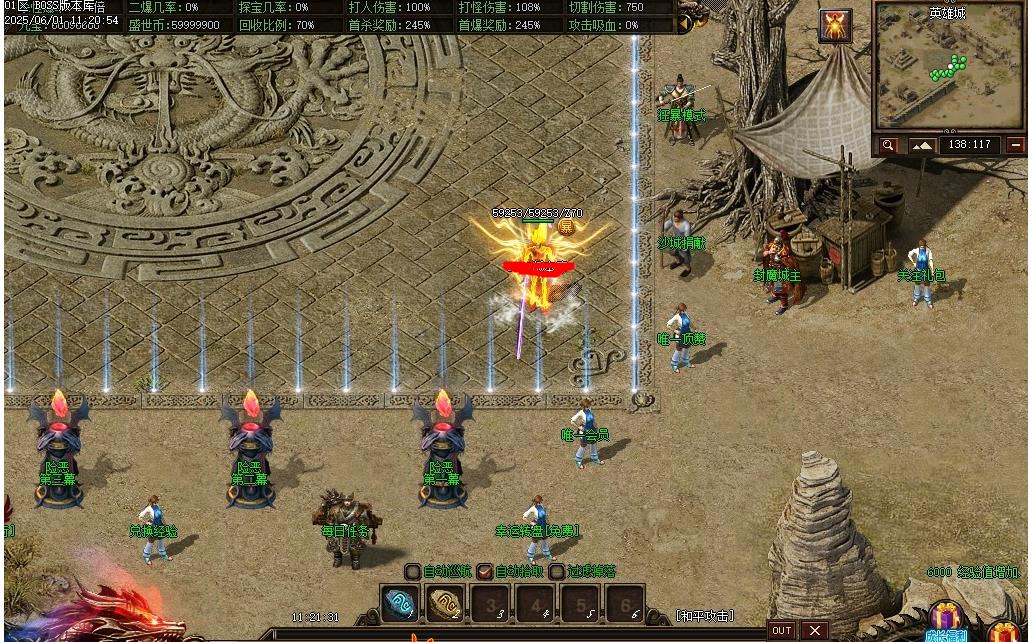Collapse the top stats bar with the arrow
This screenshot has height=642, width=1033.
[x=685, y=18]
